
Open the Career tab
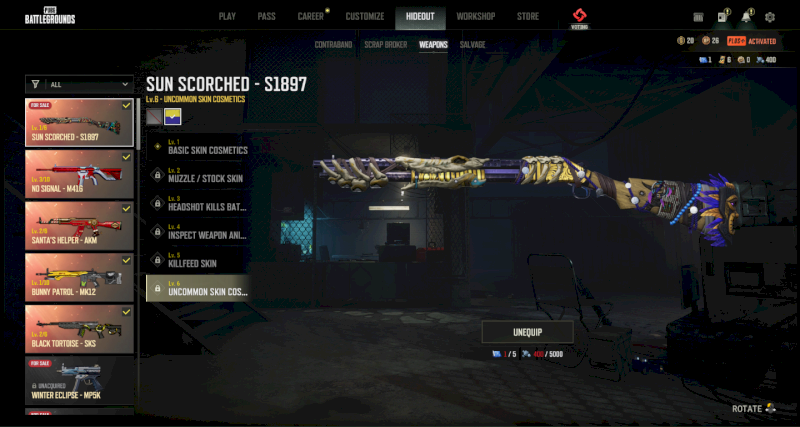[x=310, y=17]
